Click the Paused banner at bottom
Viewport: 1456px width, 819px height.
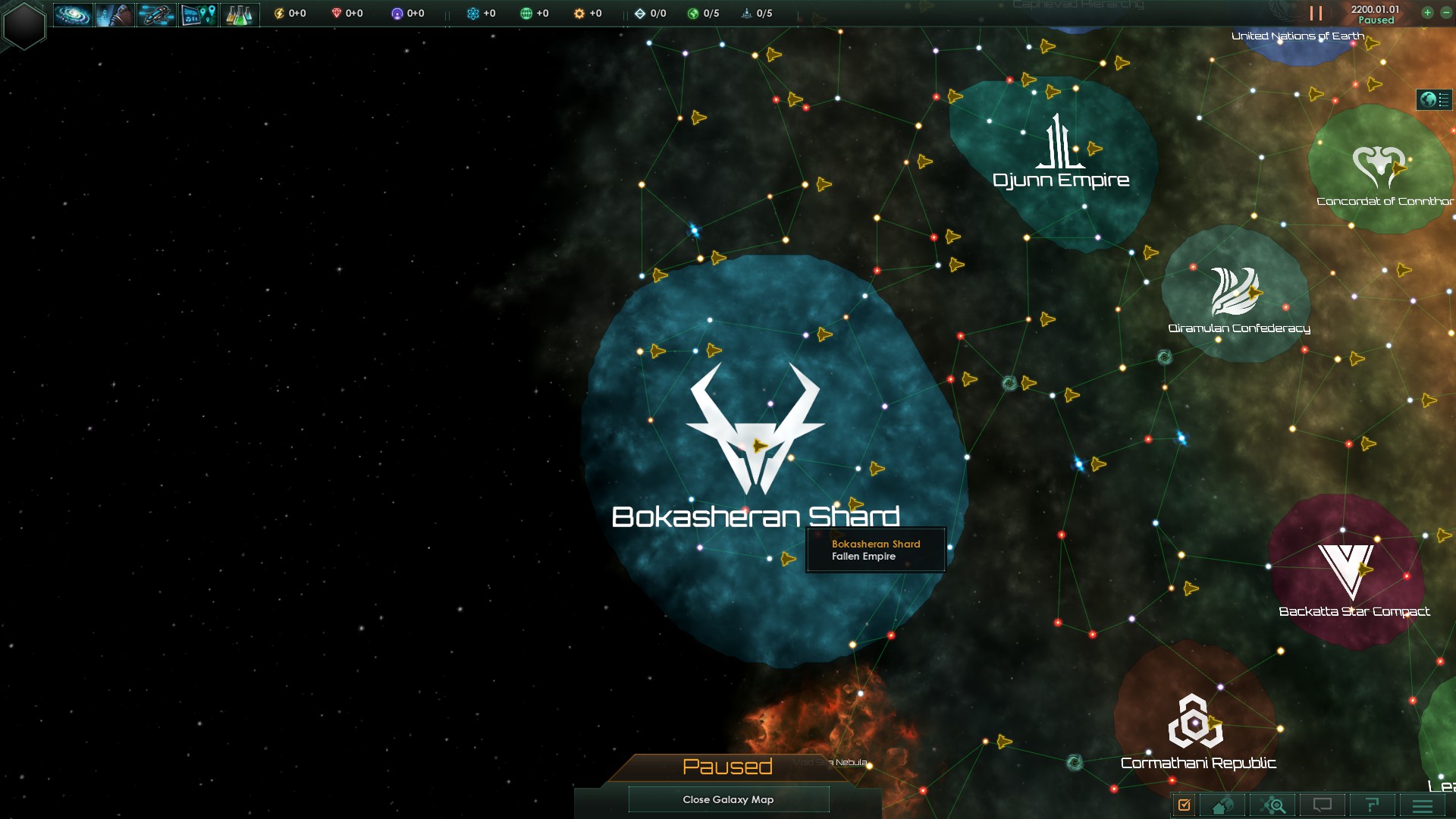point(726,767)
